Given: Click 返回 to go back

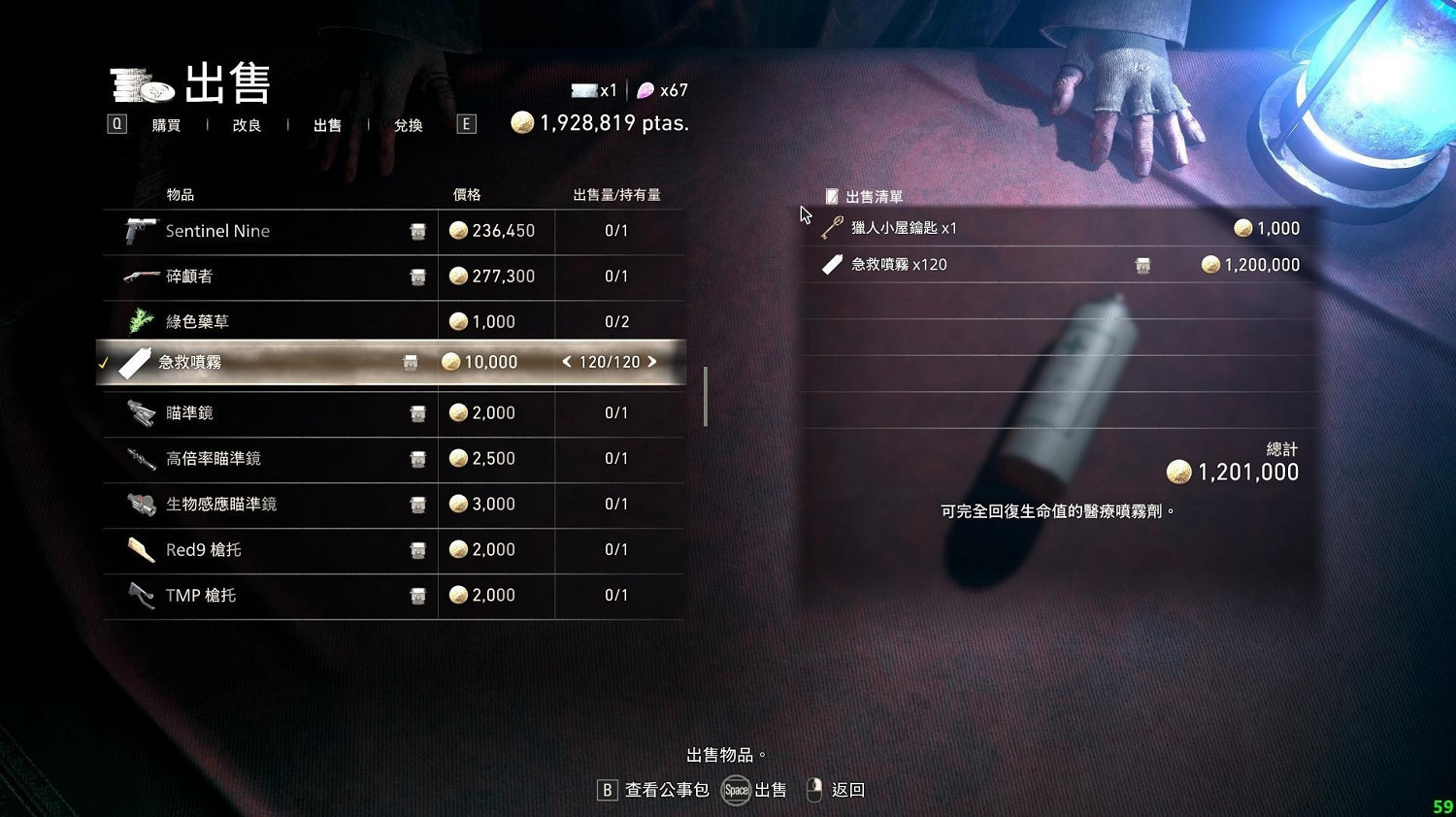Looking at the screenshot, I should [846, 790].
